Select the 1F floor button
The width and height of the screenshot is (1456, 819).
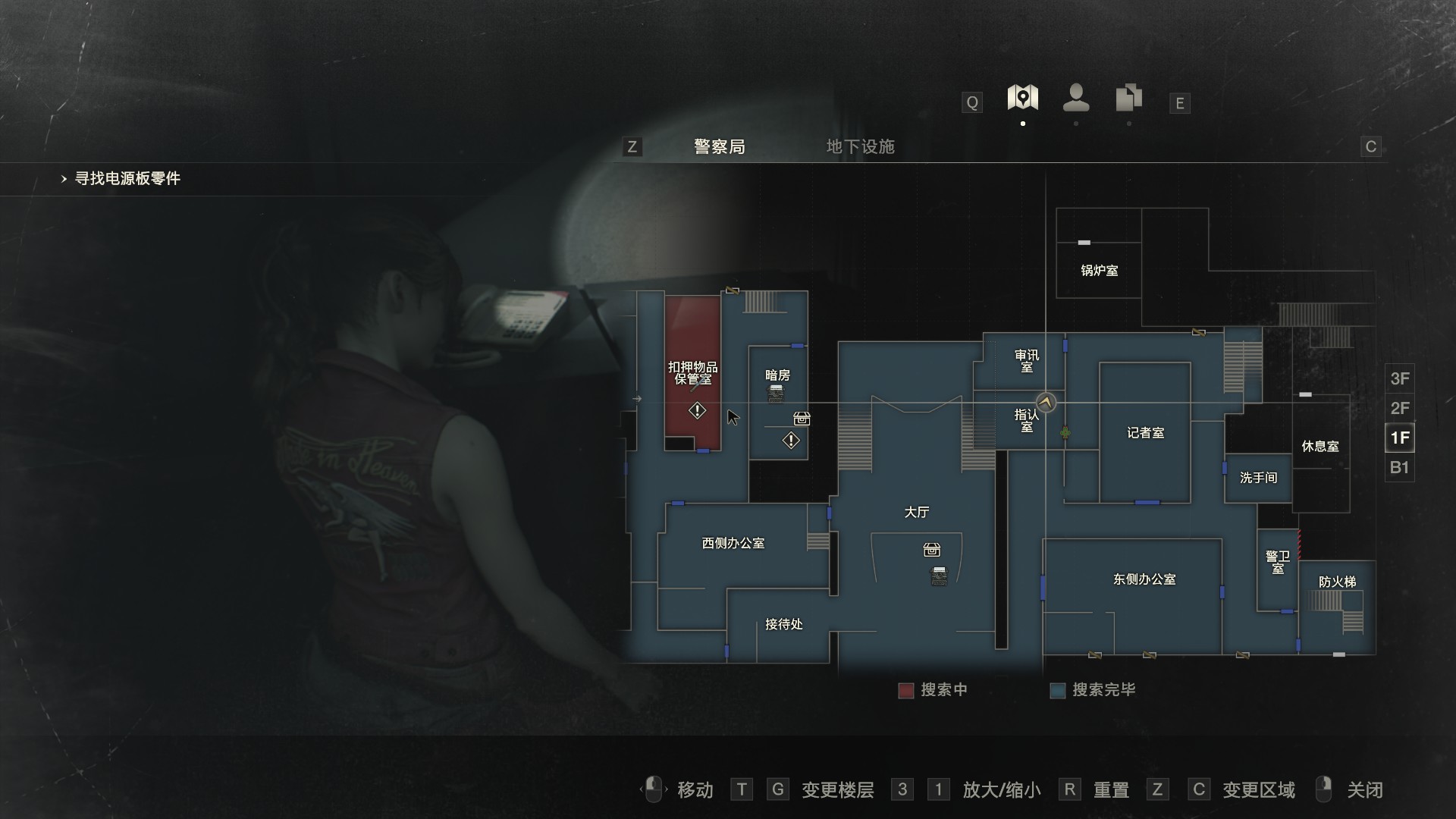click(x=1399, y=438)
